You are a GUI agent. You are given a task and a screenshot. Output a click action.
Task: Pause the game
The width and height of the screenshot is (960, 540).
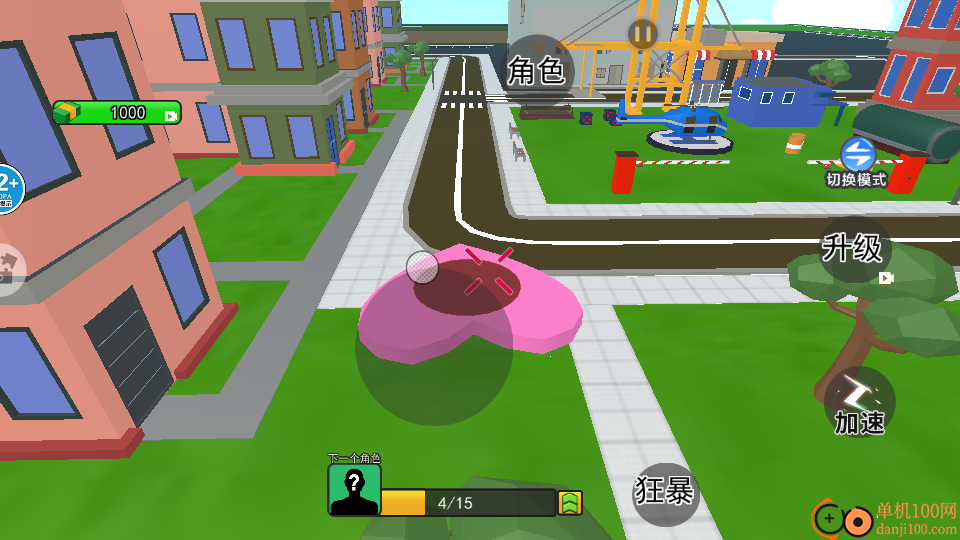pyautogui.click(x=642, y=34)
